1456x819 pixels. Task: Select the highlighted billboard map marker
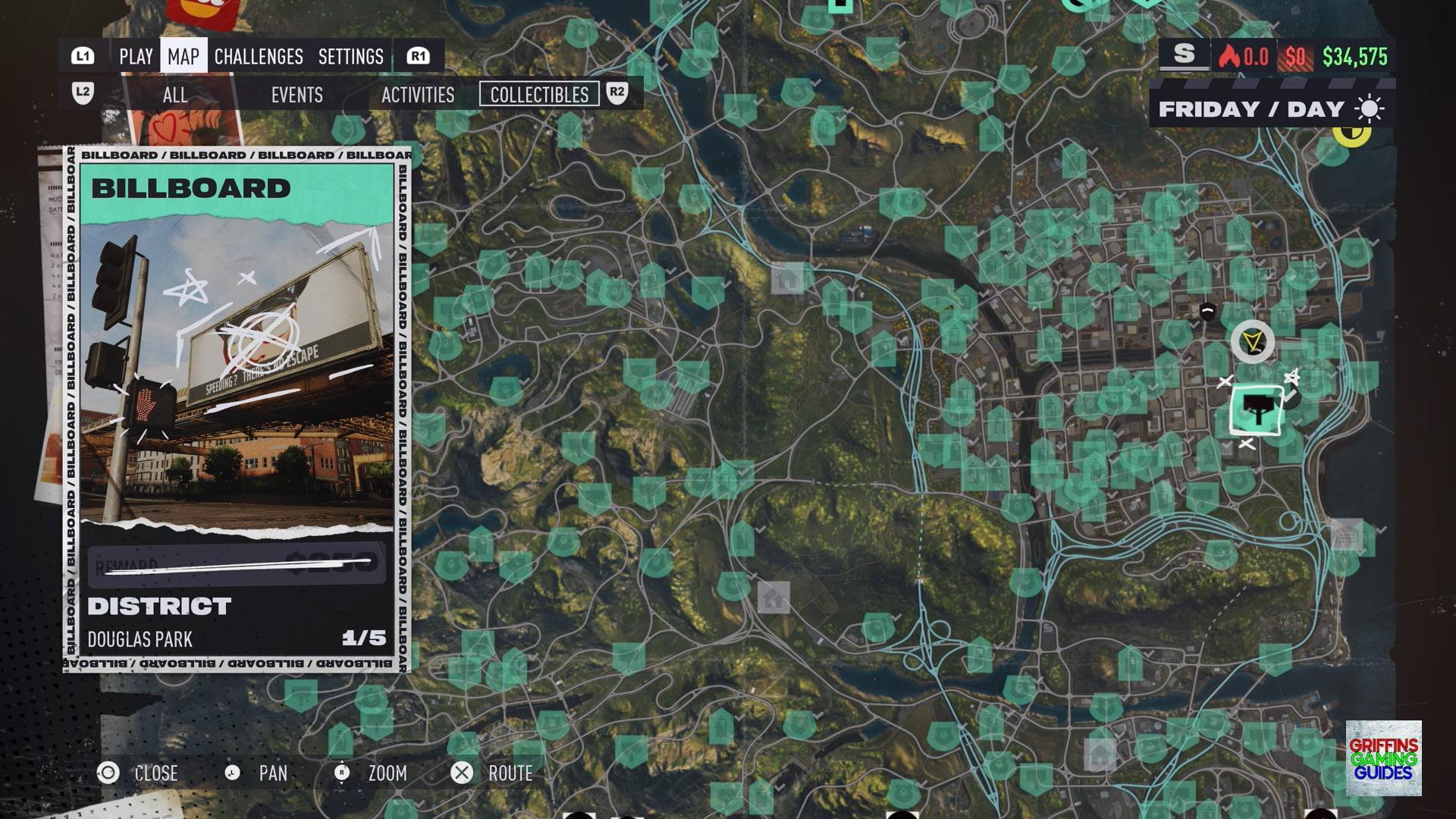(x=1257, y=410)
